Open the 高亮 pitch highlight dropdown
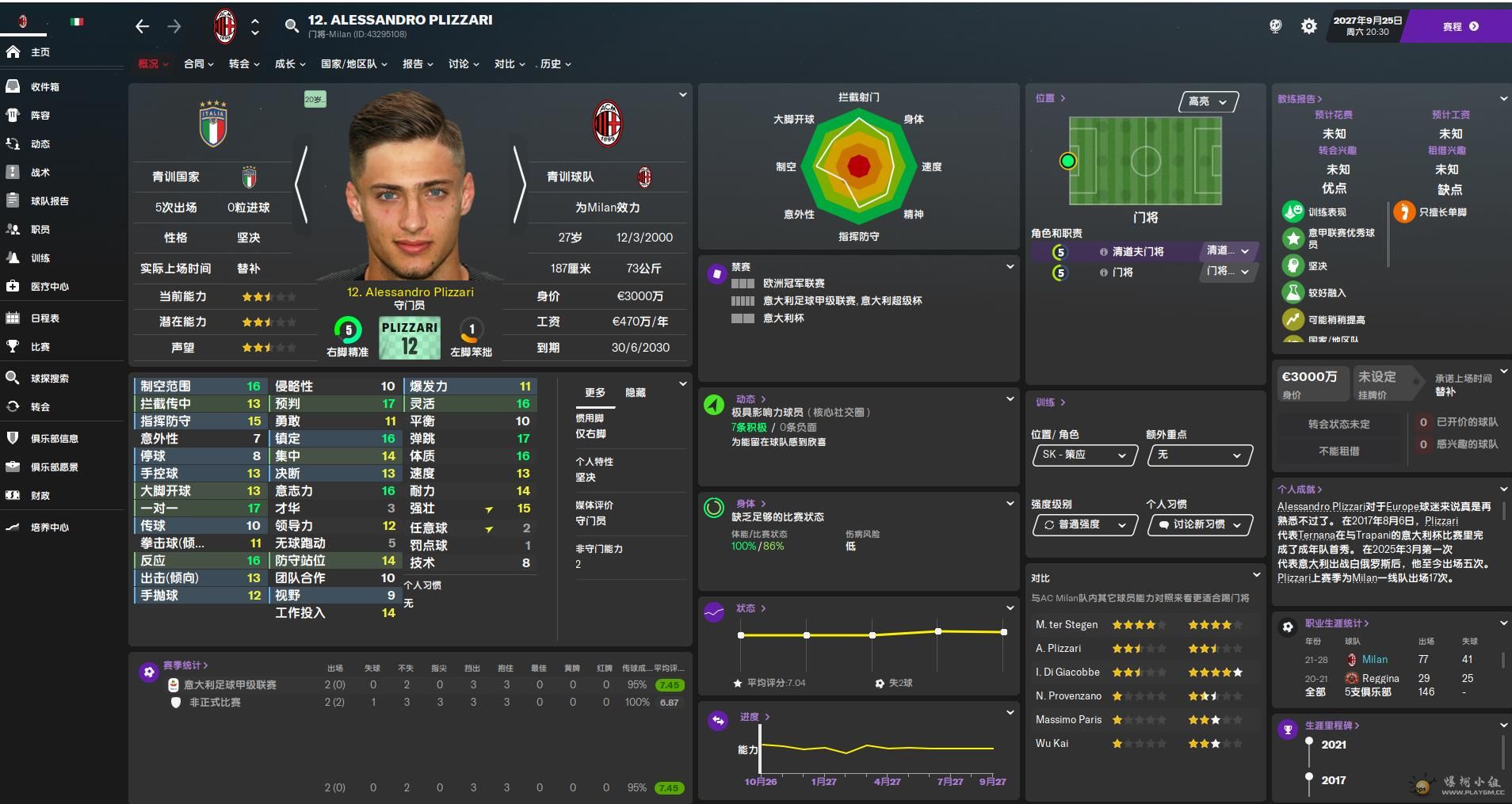 [1208, 102]
